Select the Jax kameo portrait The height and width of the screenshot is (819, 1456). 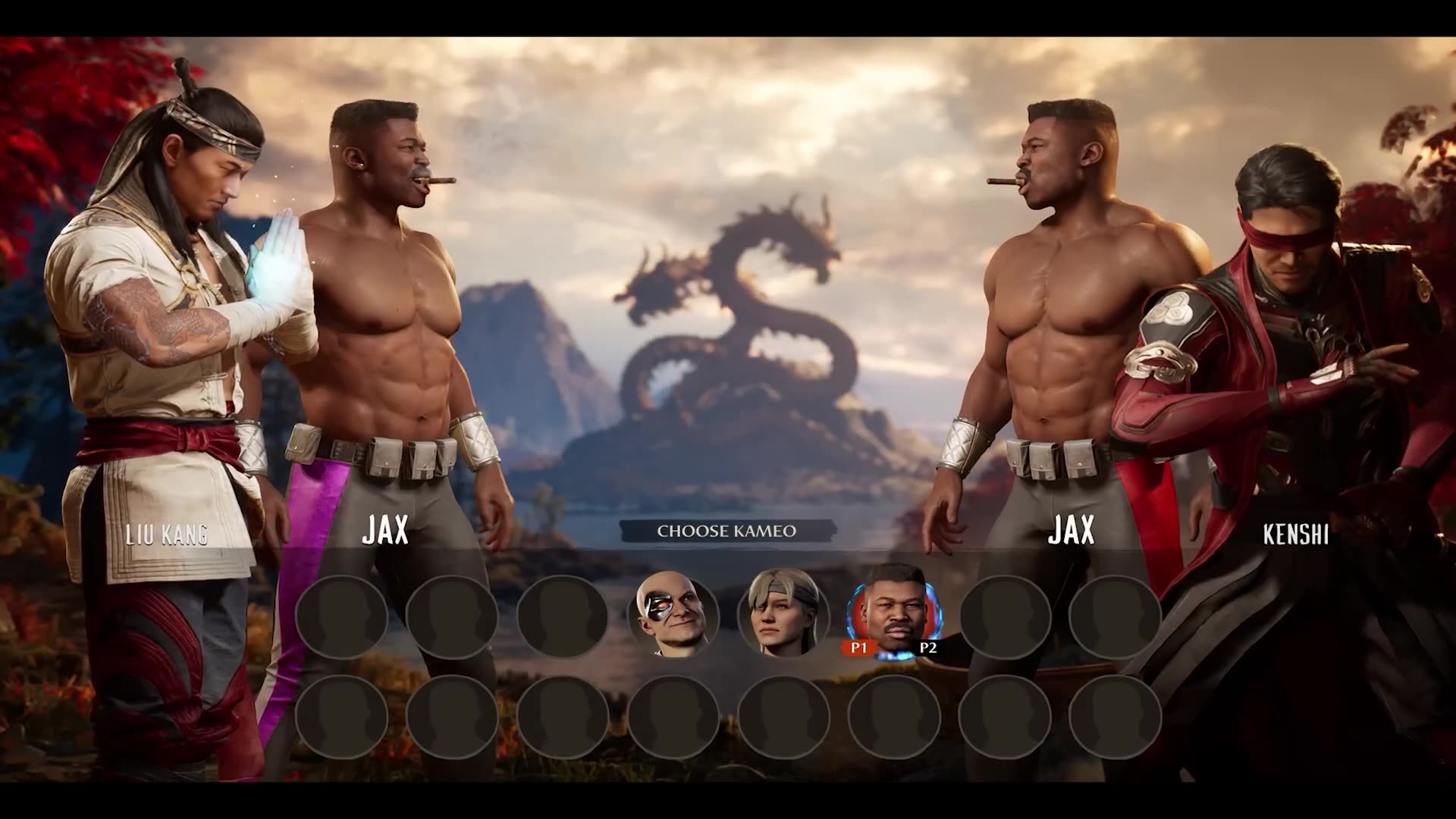[895, 617]
